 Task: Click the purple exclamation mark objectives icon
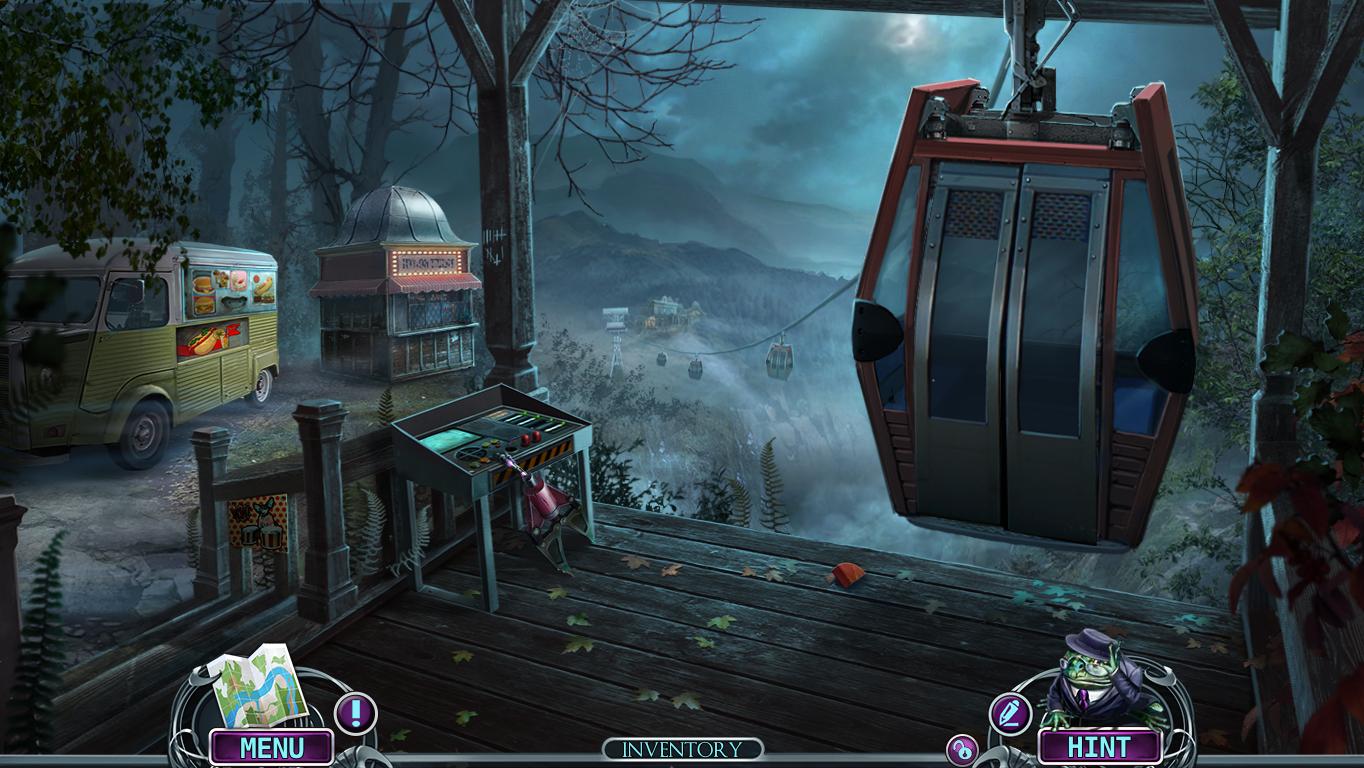click(355, 713)
